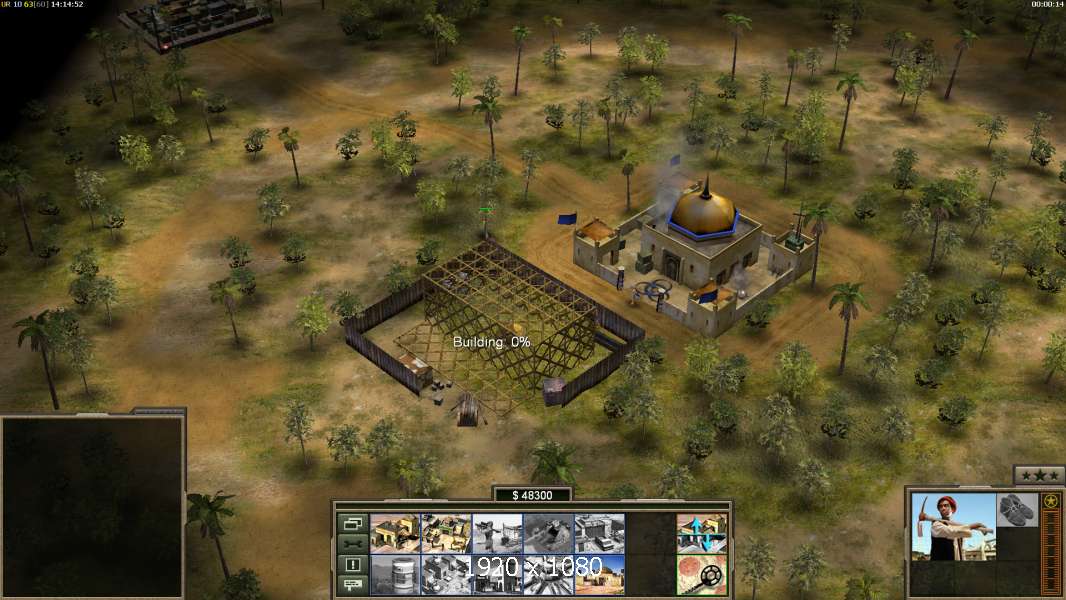This screenshot has width=1066, height=600.
Task: Click the dark minimap panel
Action: coord(93,505)
